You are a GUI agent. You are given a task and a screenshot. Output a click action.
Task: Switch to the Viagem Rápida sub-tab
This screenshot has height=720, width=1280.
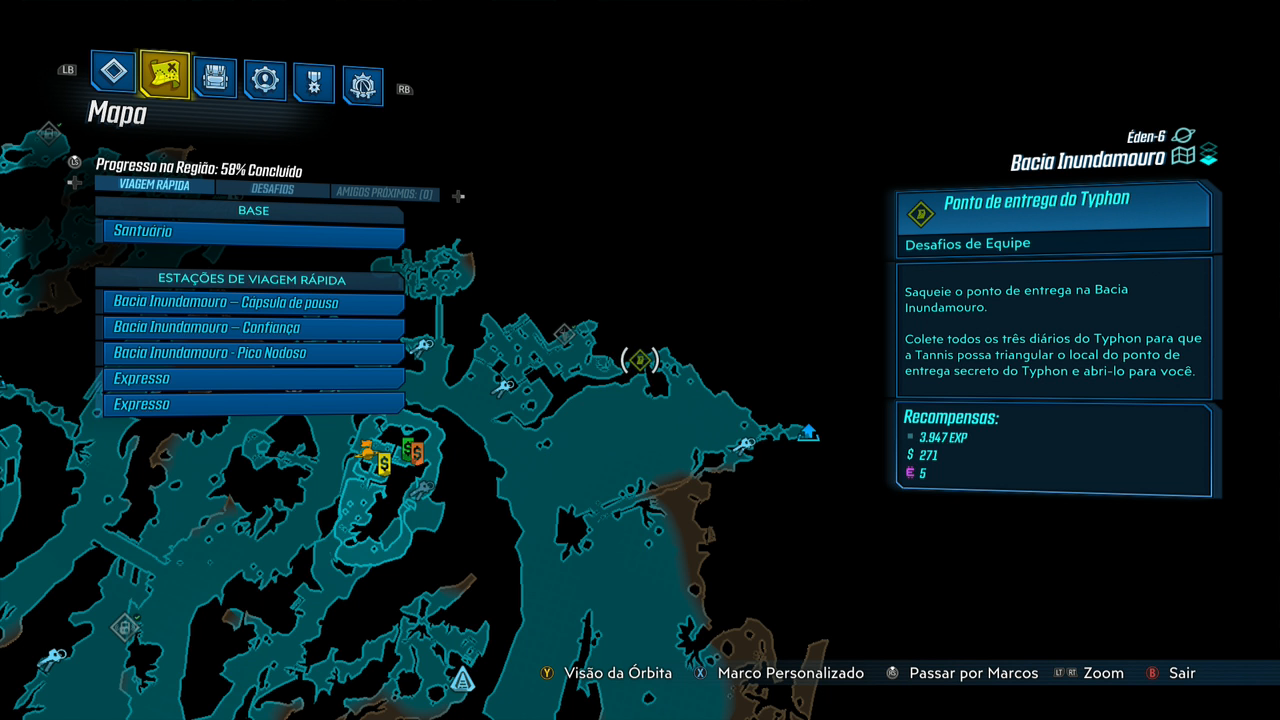[x=153, y=185]
